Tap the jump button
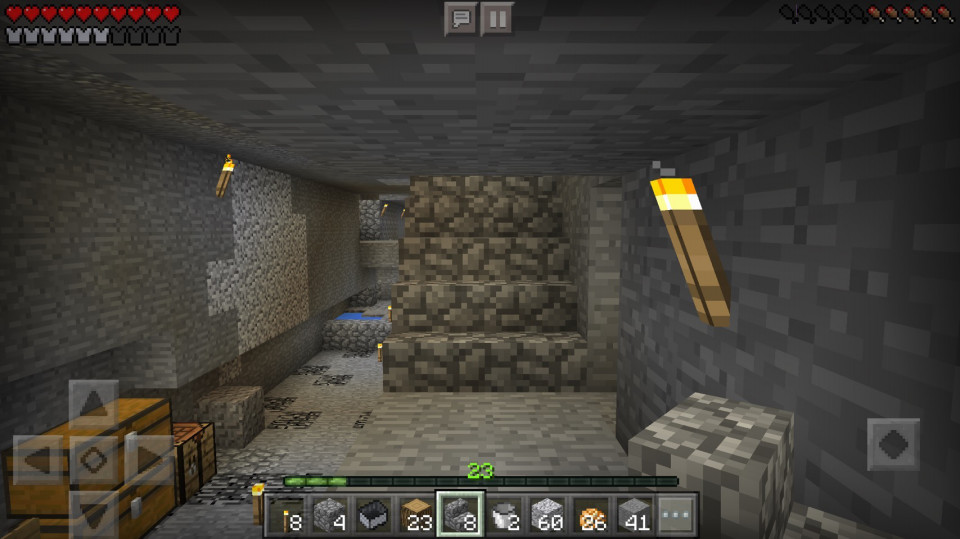This screenshot has height=539, width=960. (892, 444)
